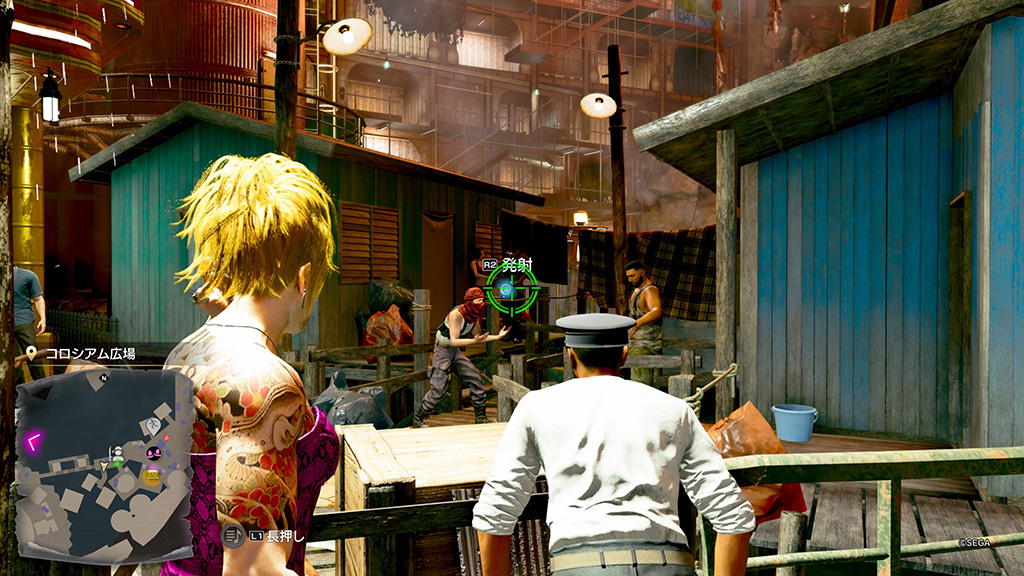
Task: Open the minimap in the corner
Action: click(104, 464)
